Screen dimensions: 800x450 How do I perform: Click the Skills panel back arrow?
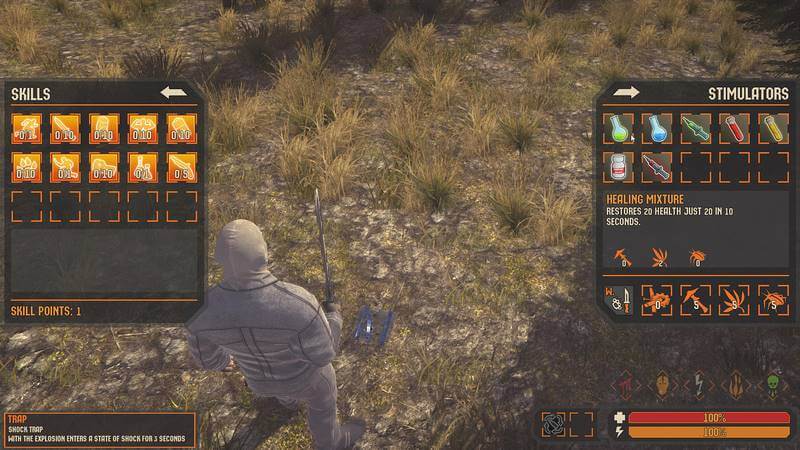tap(174, 93)
